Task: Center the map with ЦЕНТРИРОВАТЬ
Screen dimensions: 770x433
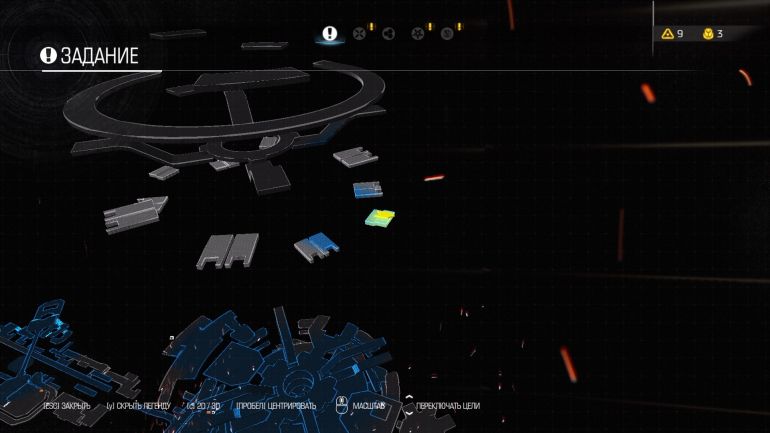Action: (276, 406)
